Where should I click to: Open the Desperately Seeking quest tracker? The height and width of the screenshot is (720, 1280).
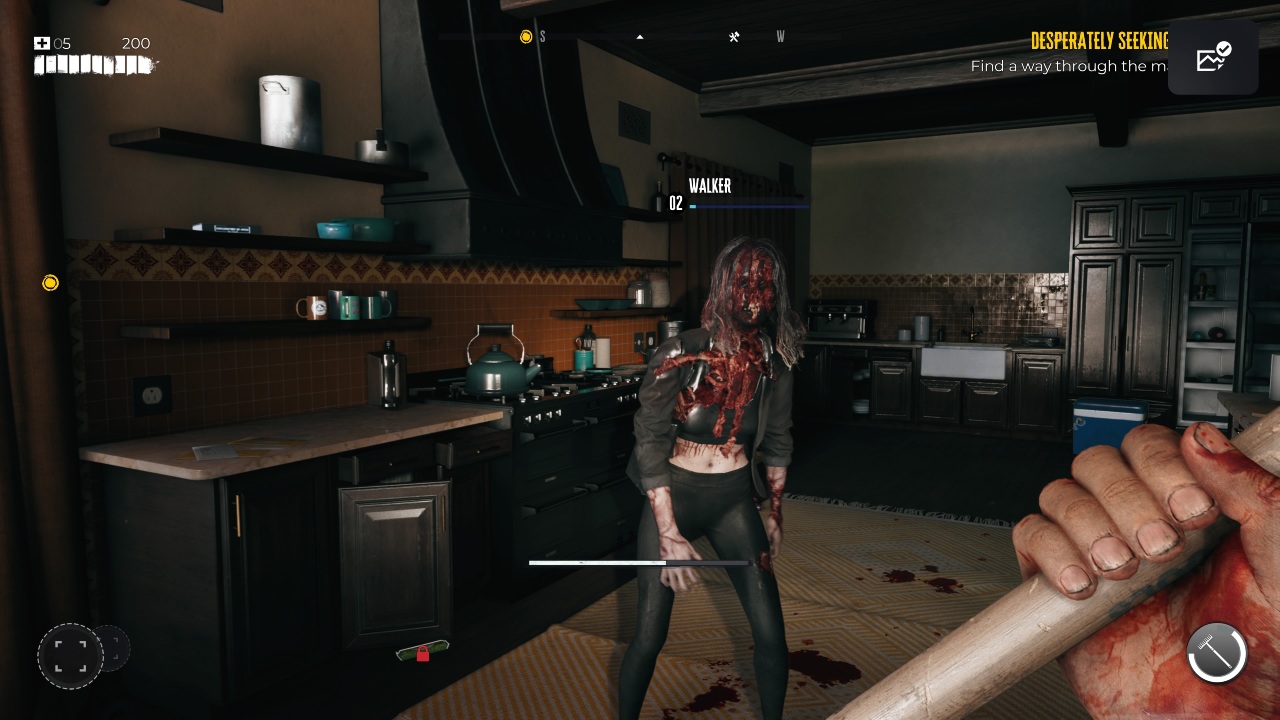(1099, 41)
